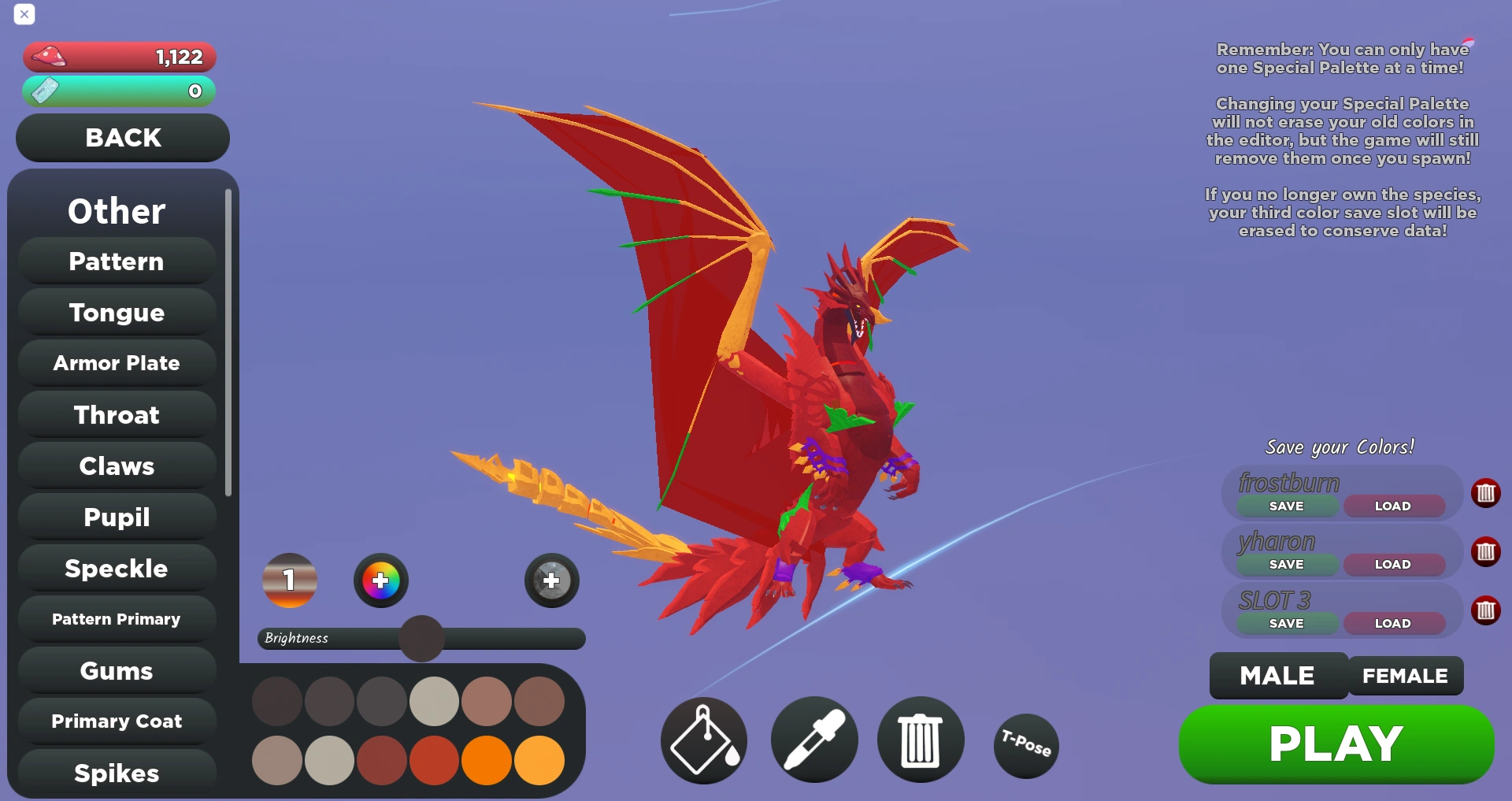Close the editor with the X icon

click(x=24, y=14)
